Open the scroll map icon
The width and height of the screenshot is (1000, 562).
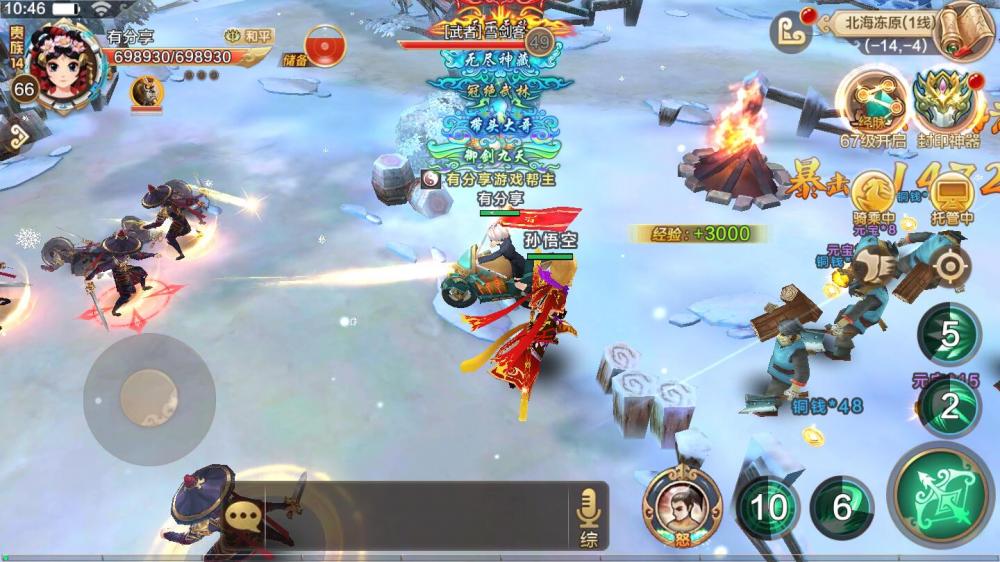pyautogui.click(x=964, y=30)
